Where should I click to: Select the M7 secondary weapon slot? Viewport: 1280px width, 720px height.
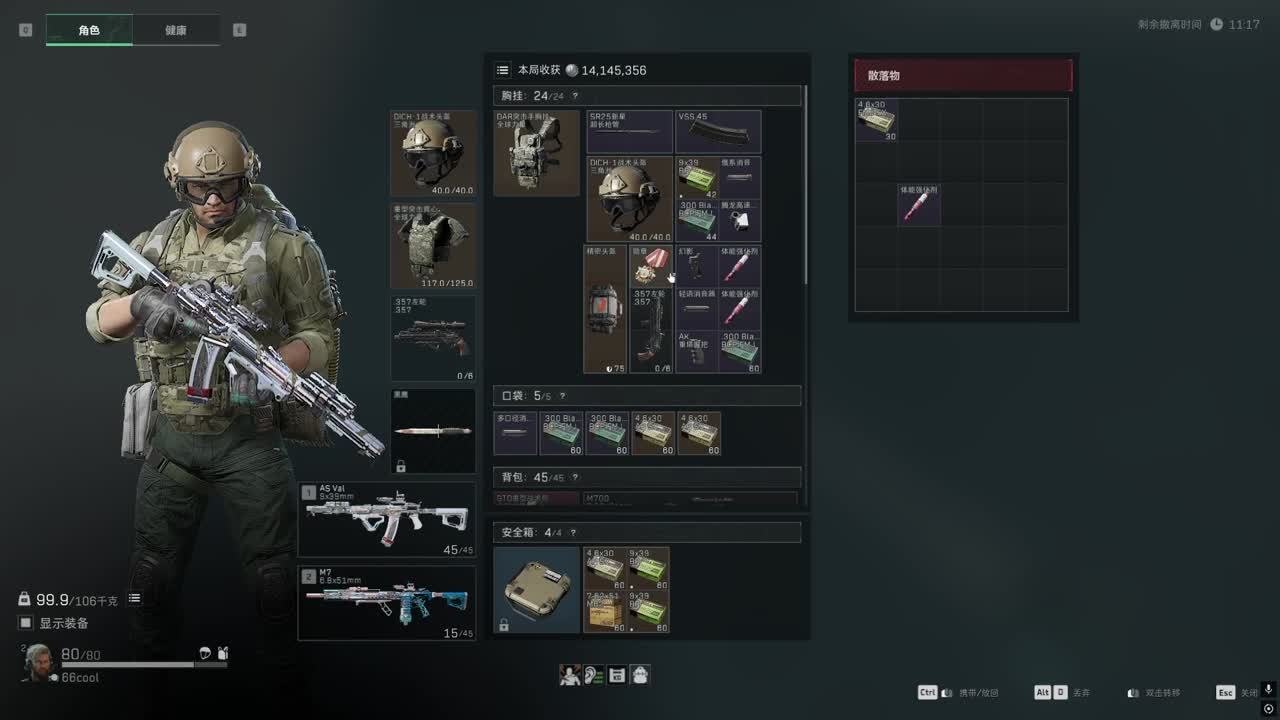click(387, 603)
